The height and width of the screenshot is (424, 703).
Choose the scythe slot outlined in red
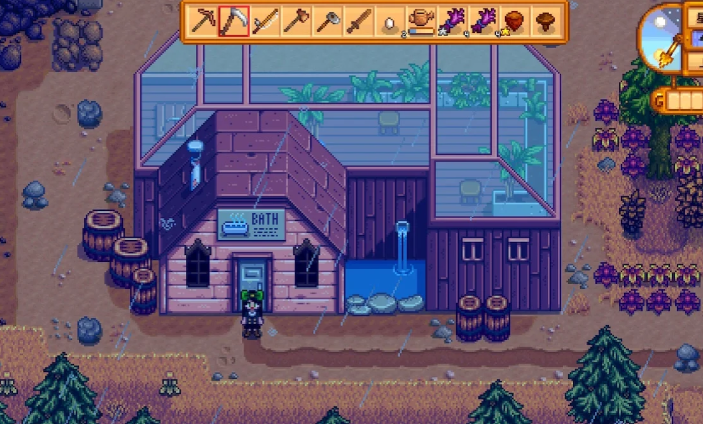(x=234, y=21)
